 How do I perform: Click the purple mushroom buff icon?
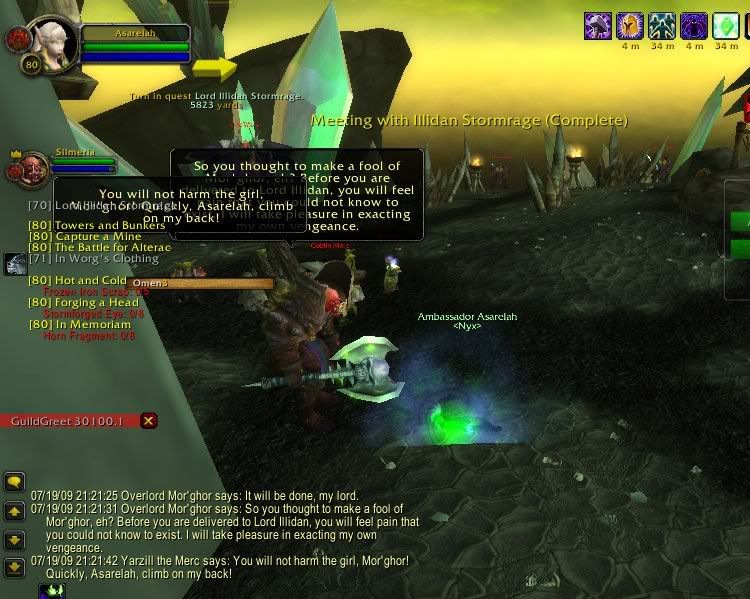598,25
